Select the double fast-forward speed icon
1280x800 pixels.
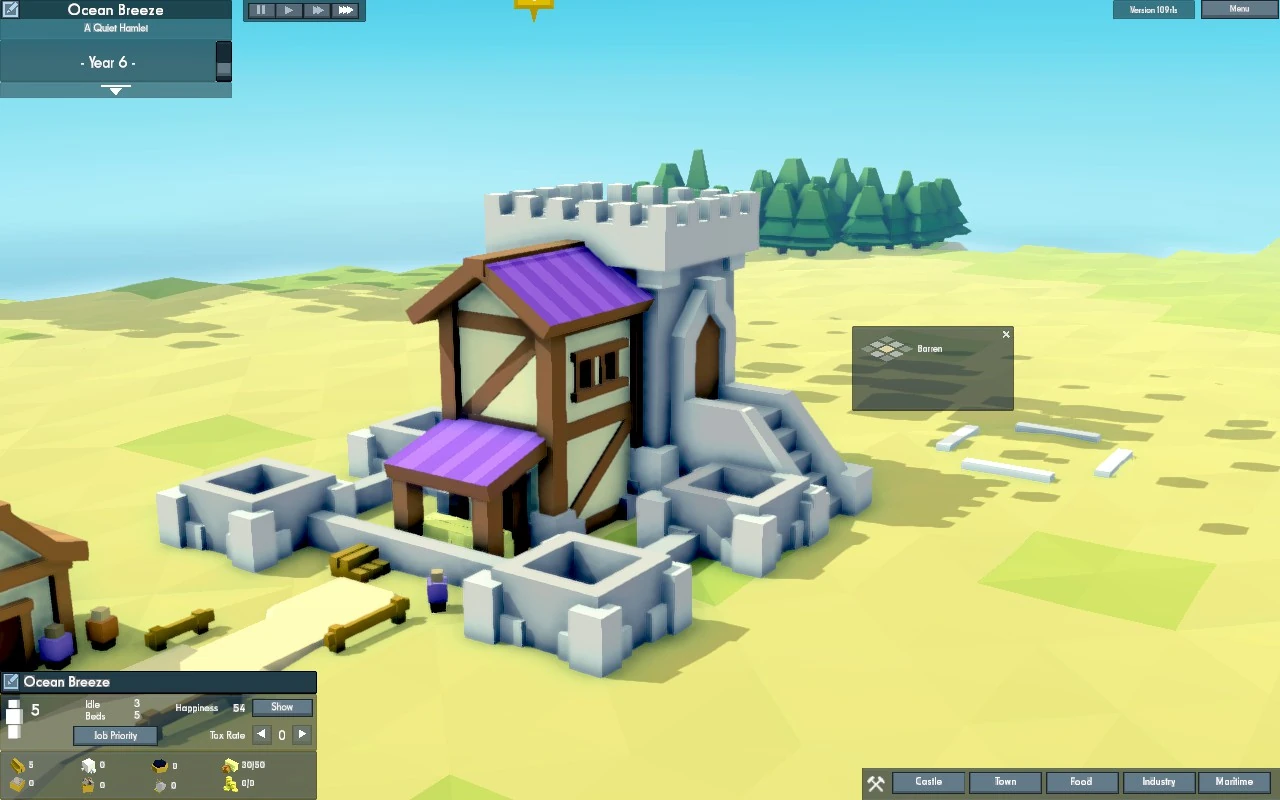click(x=315, y=10)
